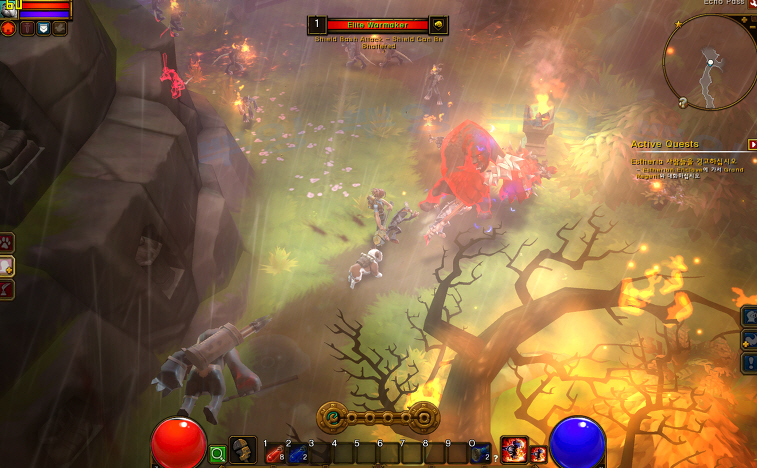Select the red health potion hotbar slot
Screen dimensions: 757x468
click(273, 455)
